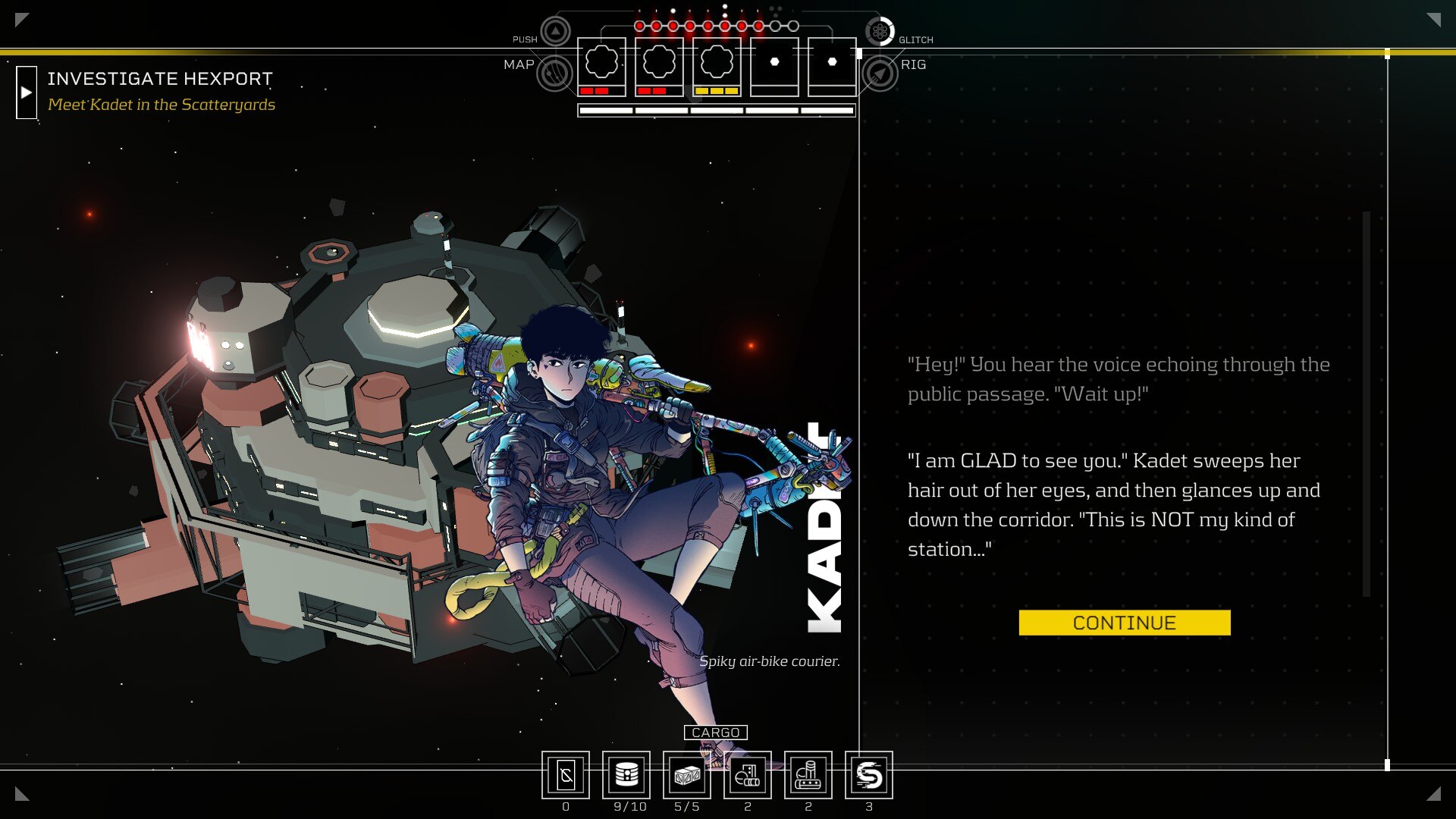Open the Rig ship screen

click(x=880, y=74)
